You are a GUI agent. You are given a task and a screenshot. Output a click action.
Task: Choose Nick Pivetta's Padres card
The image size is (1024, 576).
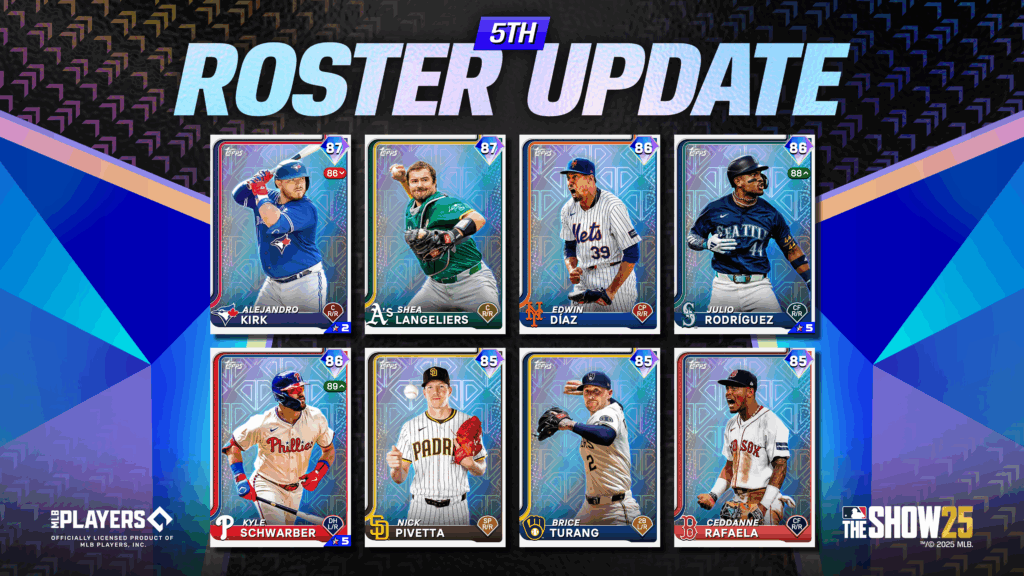[x=435, y=447]
